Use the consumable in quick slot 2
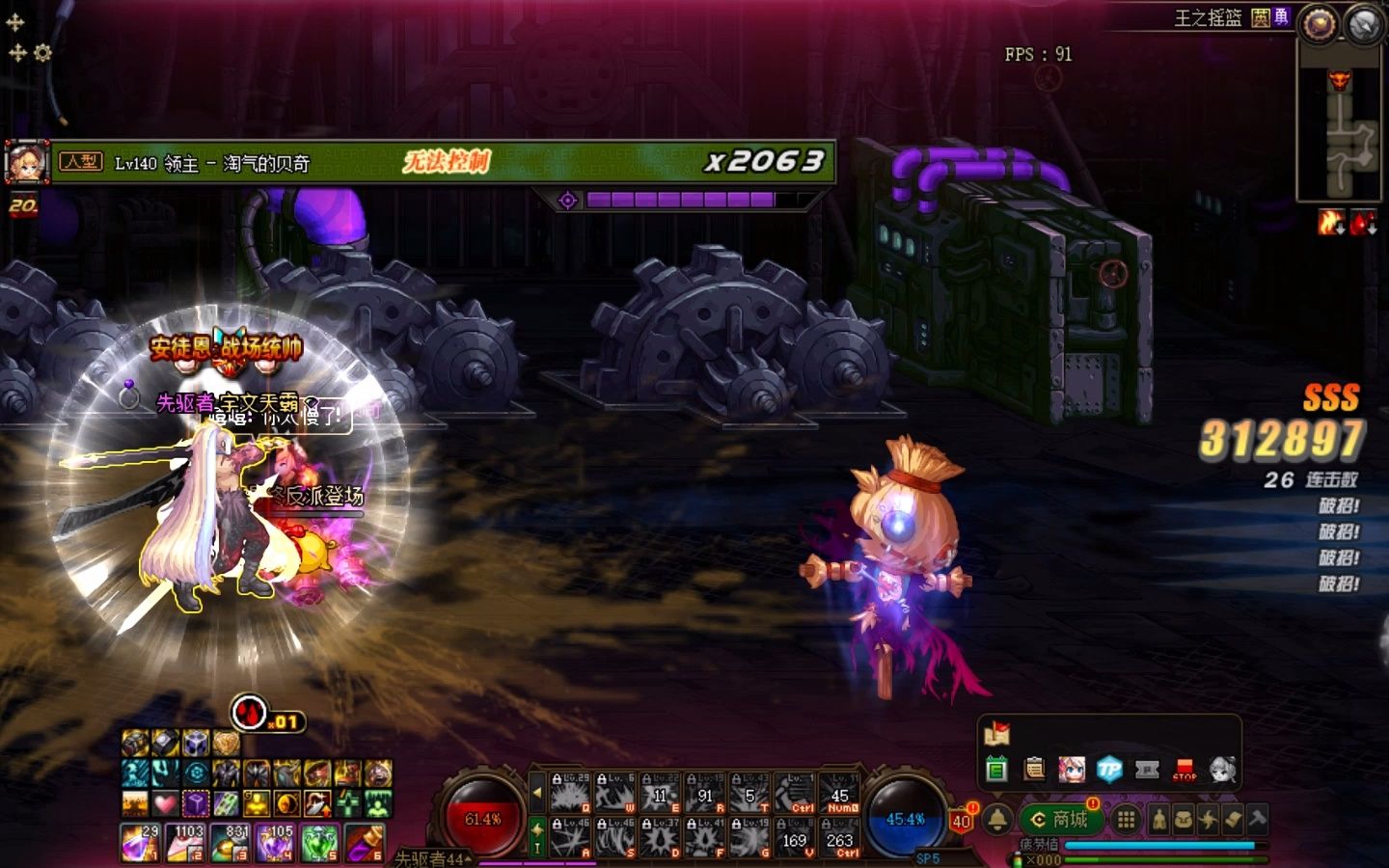 coord(185,842)
